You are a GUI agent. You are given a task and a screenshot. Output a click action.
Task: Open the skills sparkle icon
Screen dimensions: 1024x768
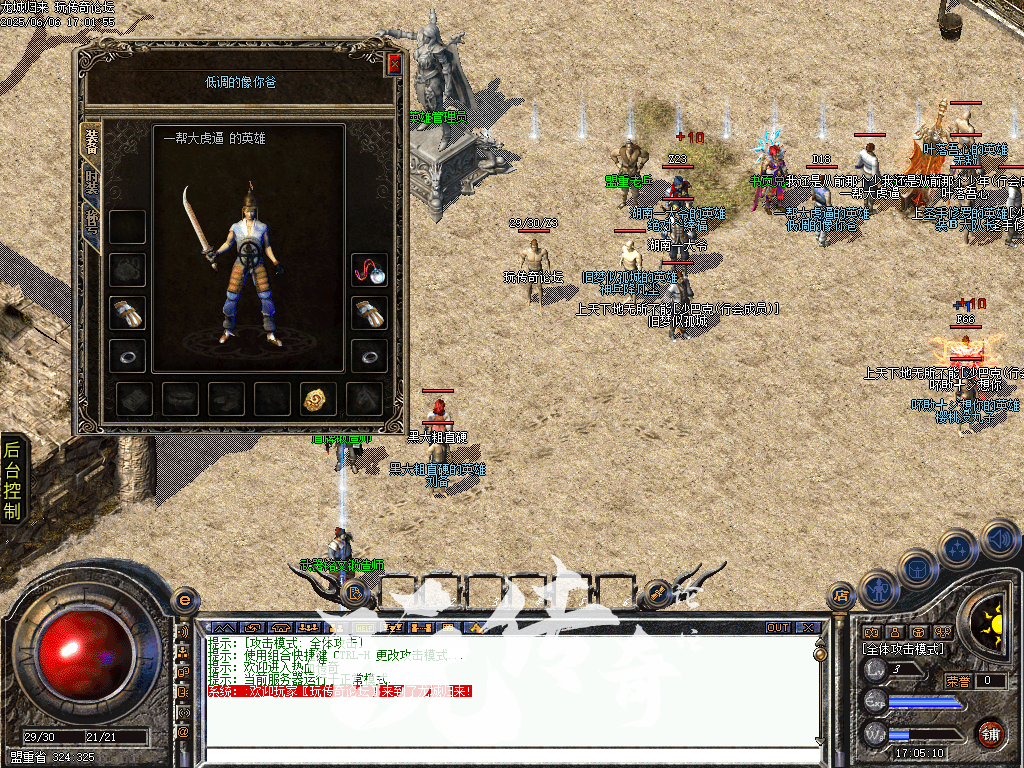click(958, 549)
